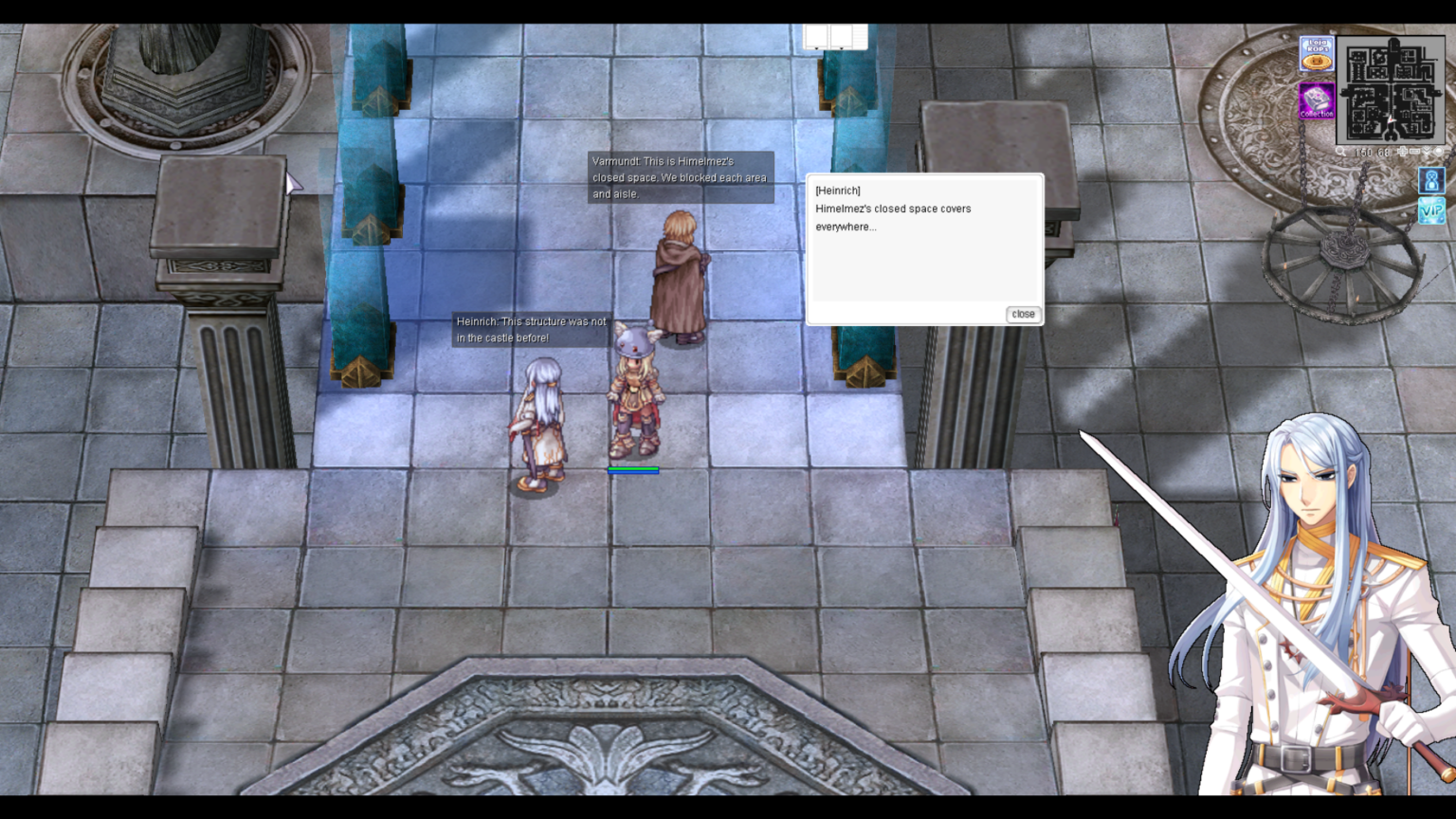Viewport: 1456px width, 819px height.
Task: Close the Heinrich dialogue box
Action: (x=1023, y=314)
